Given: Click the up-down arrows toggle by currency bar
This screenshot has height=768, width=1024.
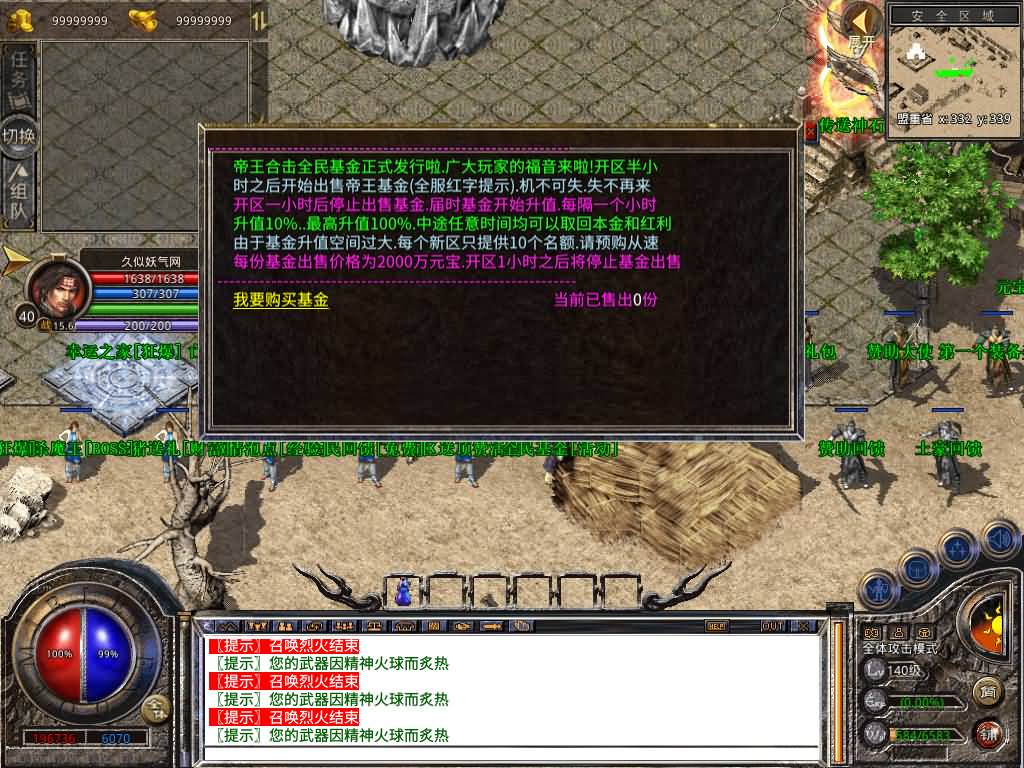Looking at the screenshot, I should (257, 19).
